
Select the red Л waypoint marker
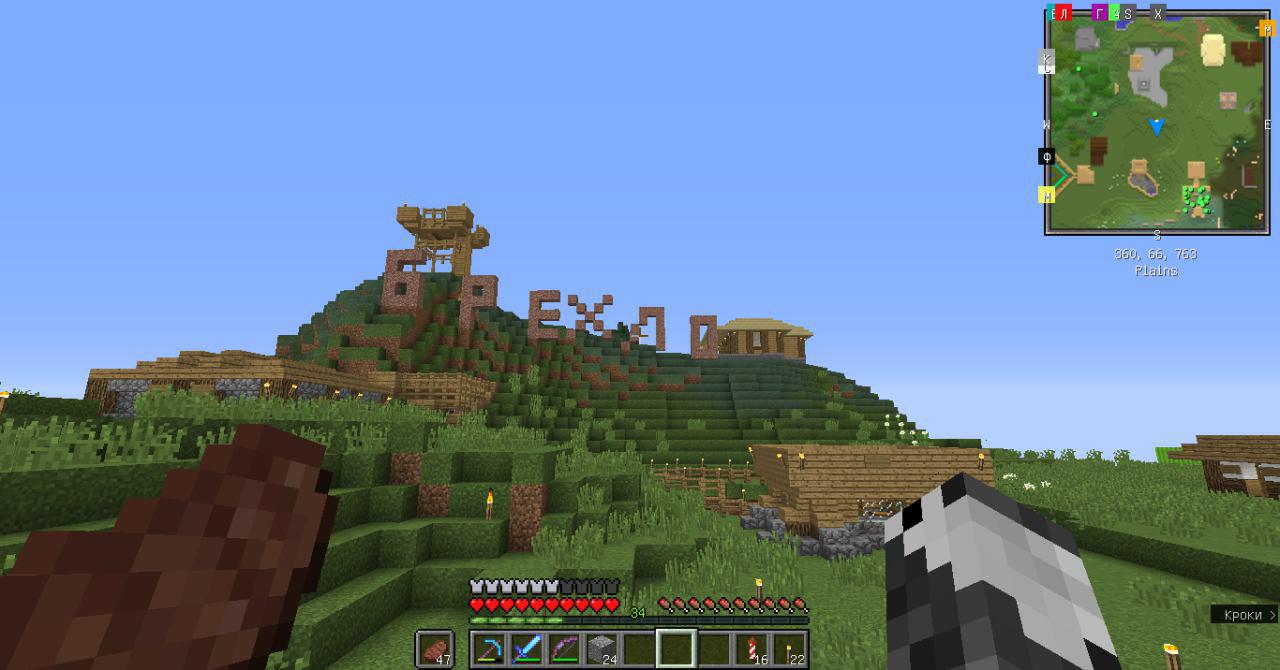point(1064,13)
